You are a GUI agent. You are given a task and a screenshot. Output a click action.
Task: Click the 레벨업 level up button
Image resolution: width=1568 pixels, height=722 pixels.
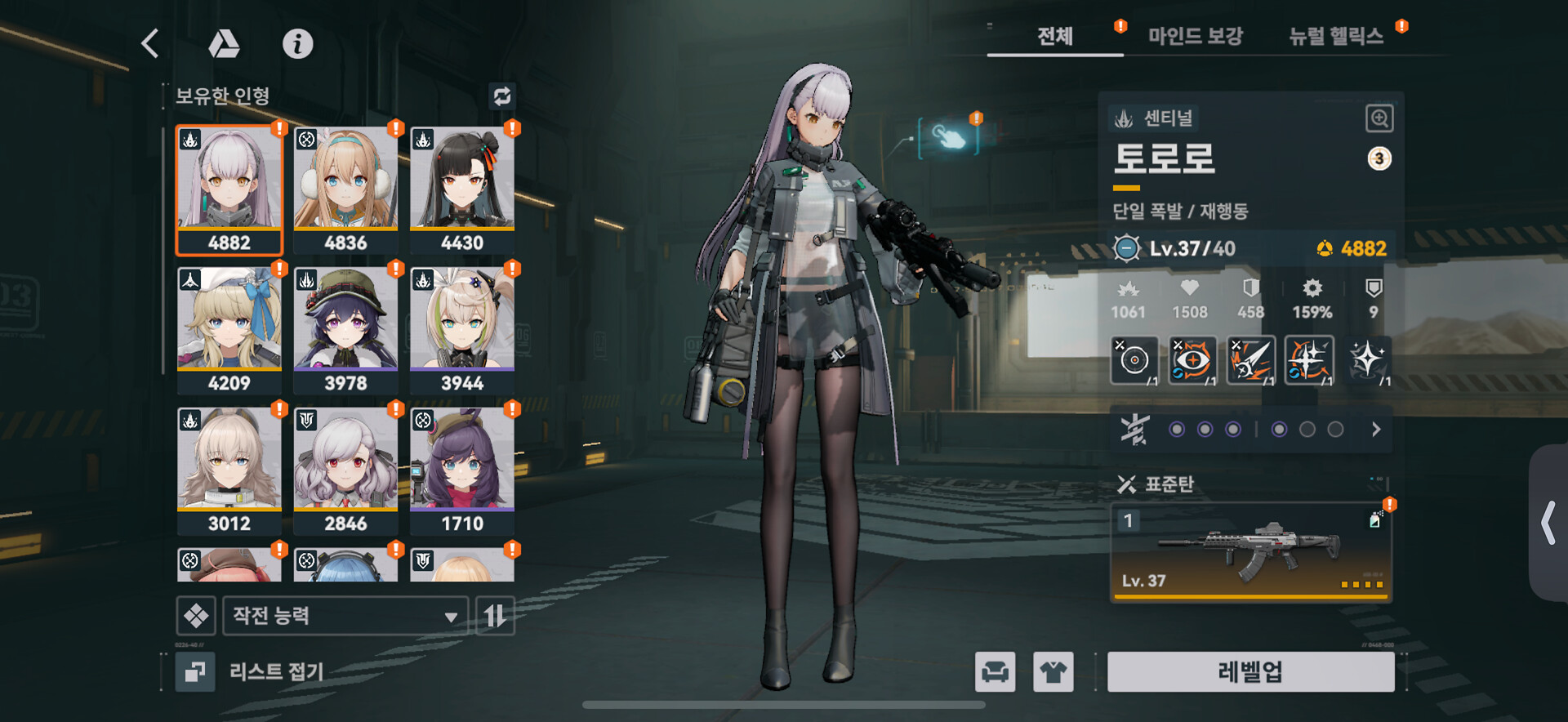click(1250, 671)
